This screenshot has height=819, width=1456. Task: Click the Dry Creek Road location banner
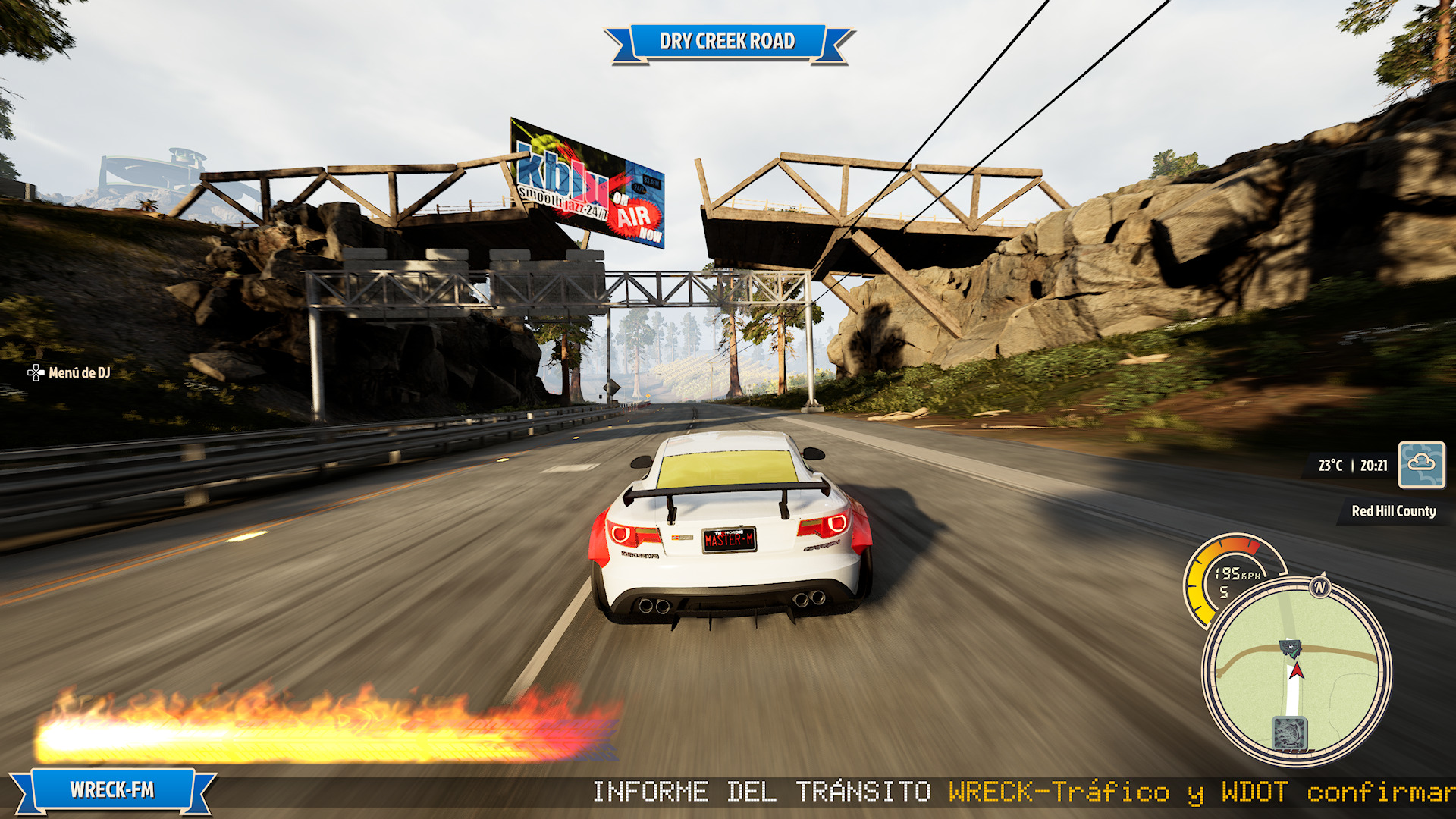727,41
